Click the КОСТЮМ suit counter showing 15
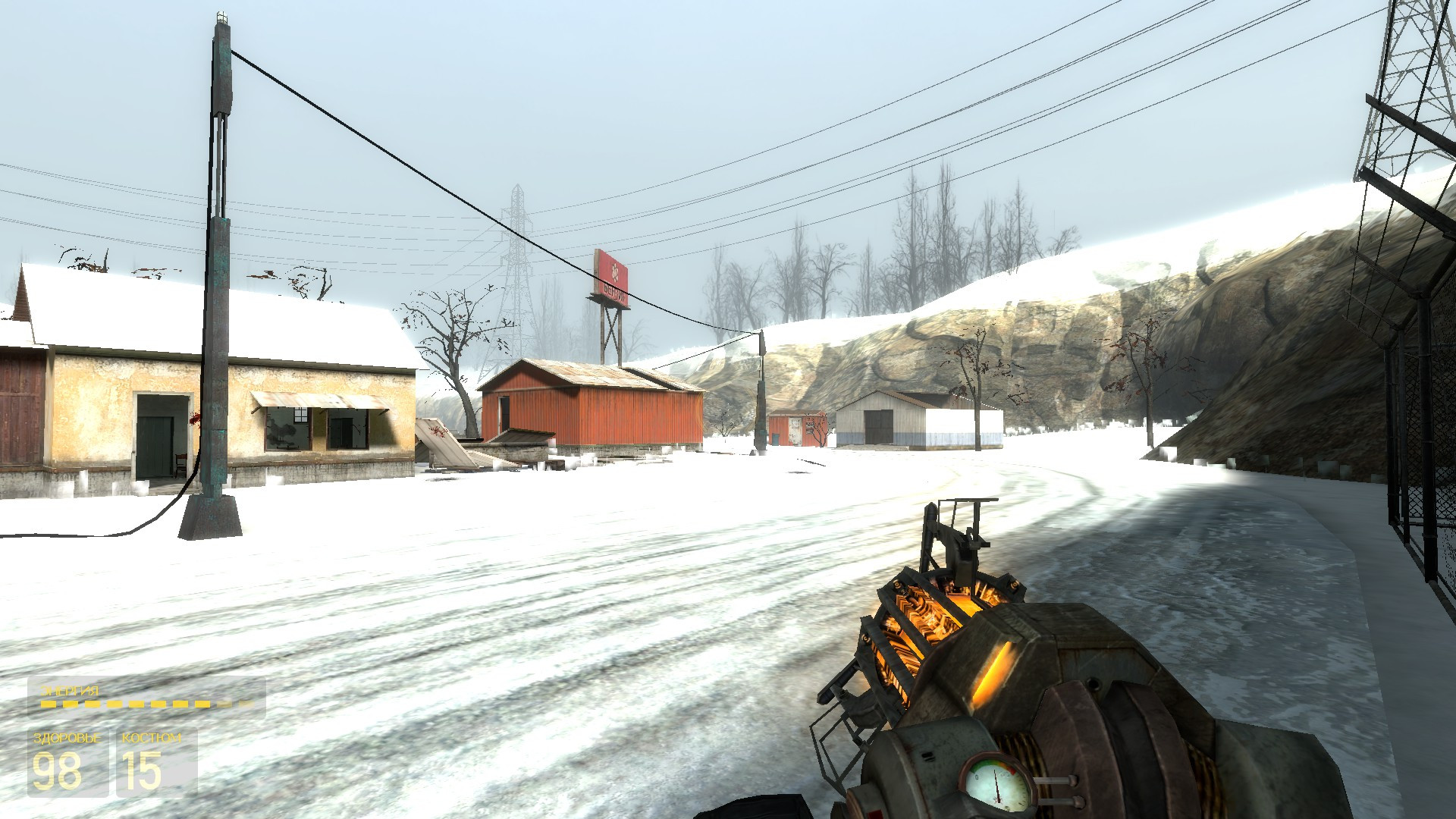 [140, 770]
